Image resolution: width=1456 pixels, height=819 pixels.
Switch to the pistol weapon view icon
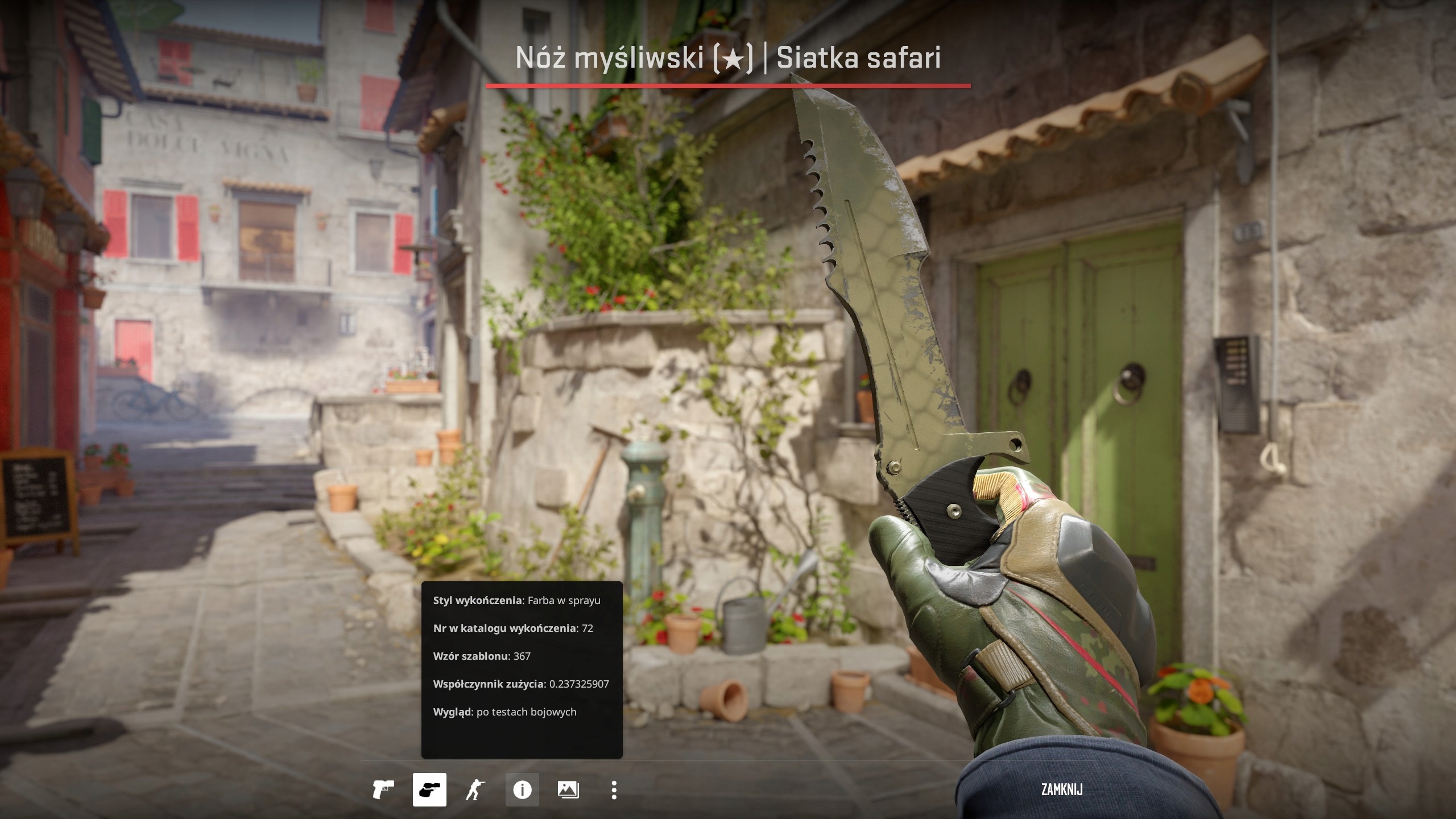pyautogui.click(x=383, y=790)
